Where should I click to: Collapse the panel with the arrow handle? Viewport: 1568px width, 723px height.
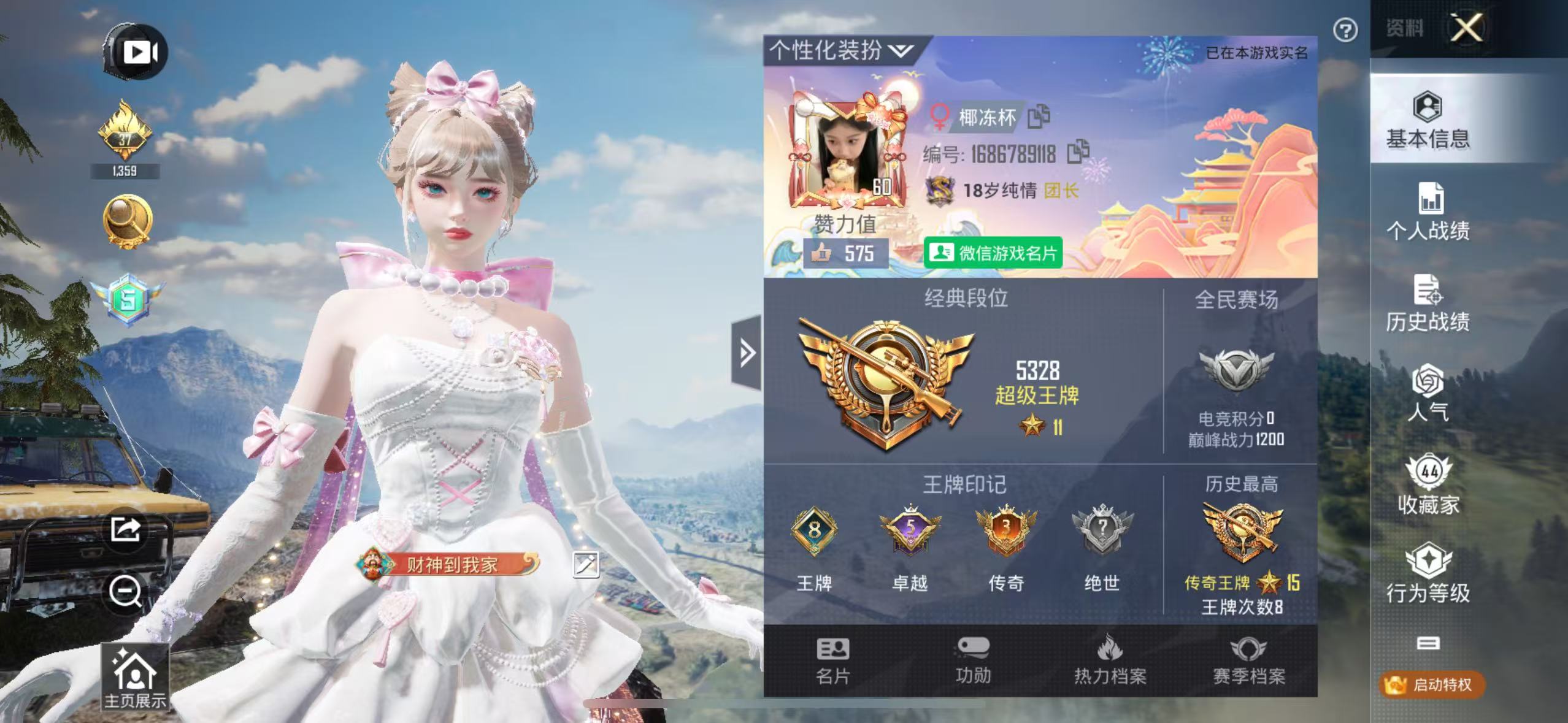[747, 353]
